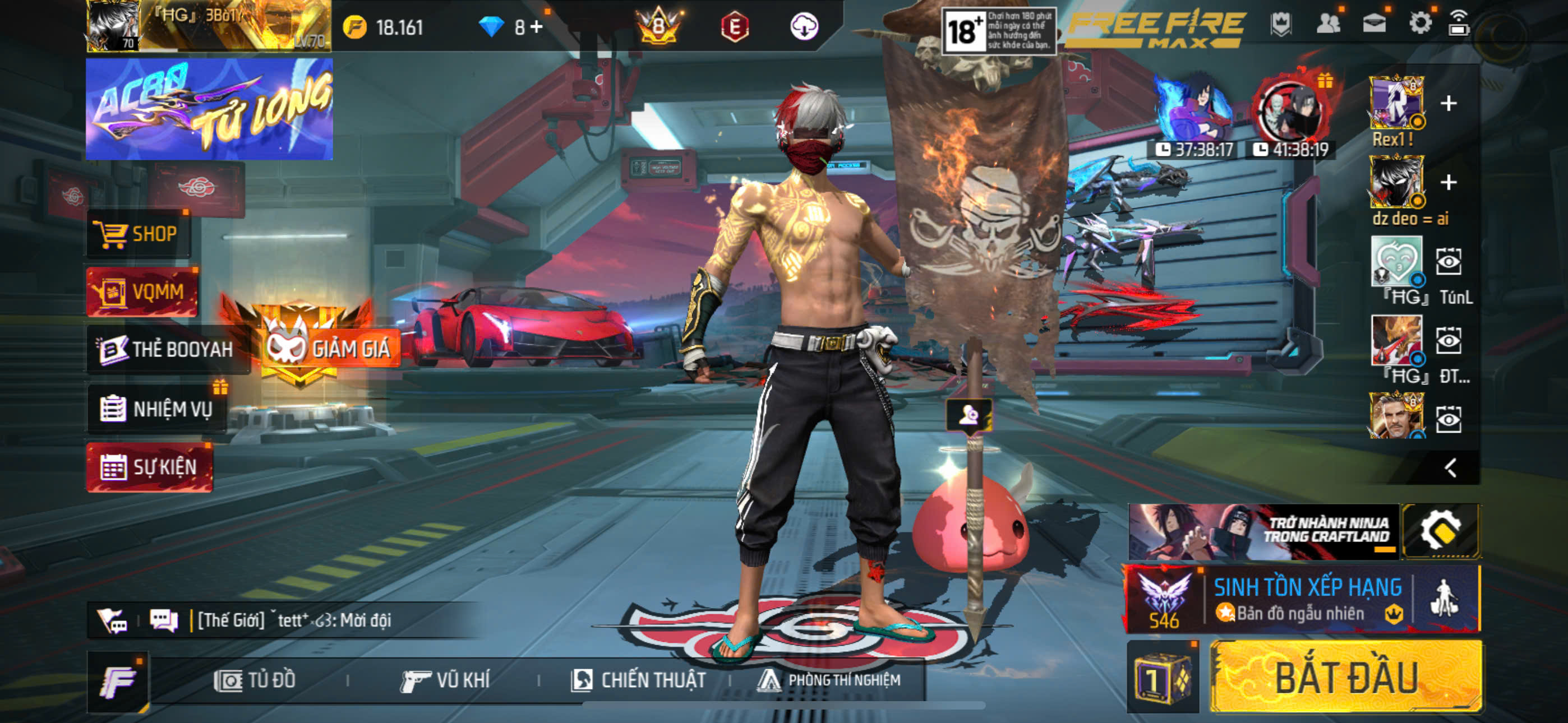Open THẺ BOOYAH pass

point(166,349)
